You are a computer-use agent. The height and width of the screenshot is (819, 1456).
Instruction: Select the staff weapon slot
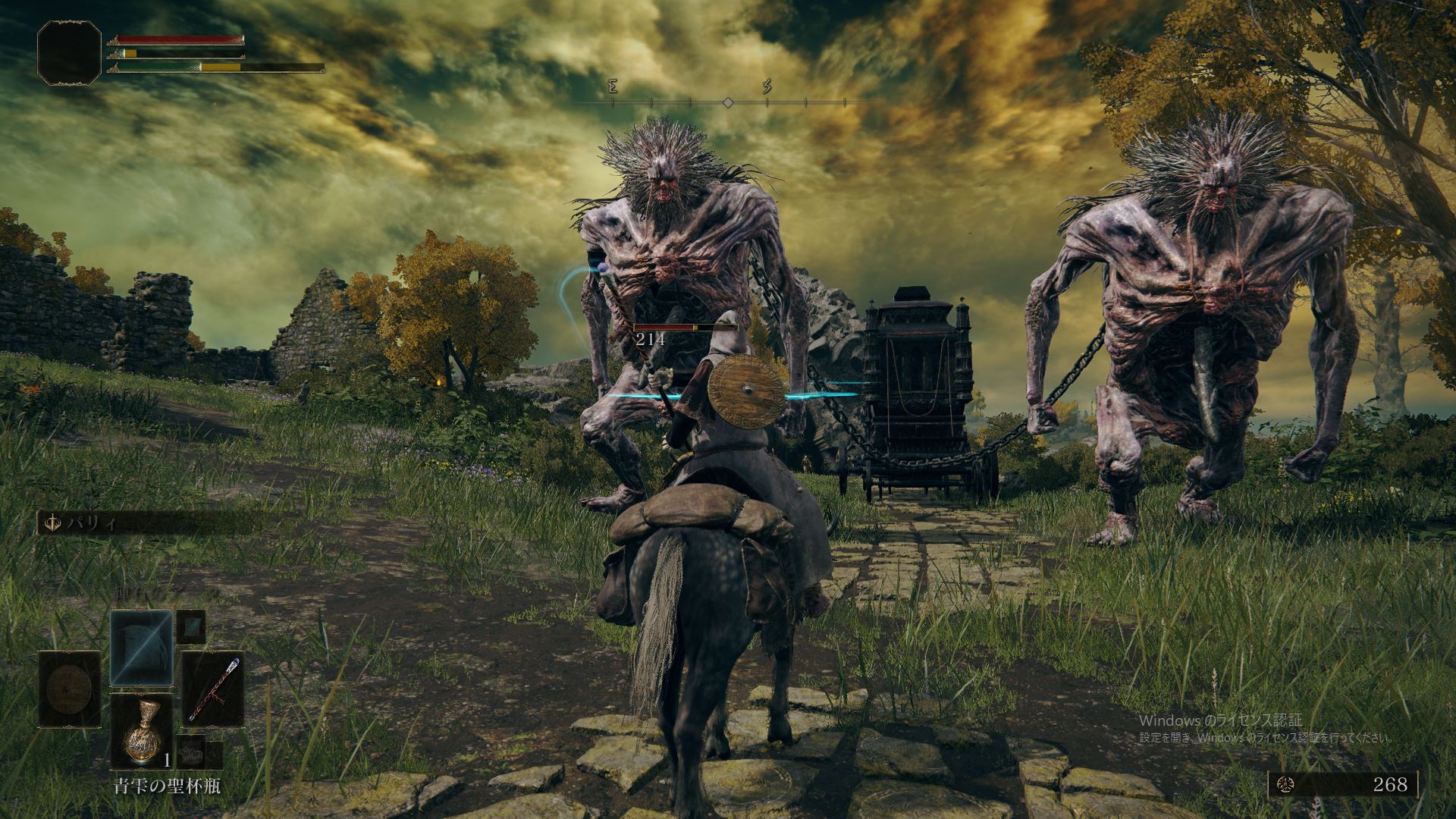click(212, 689)
